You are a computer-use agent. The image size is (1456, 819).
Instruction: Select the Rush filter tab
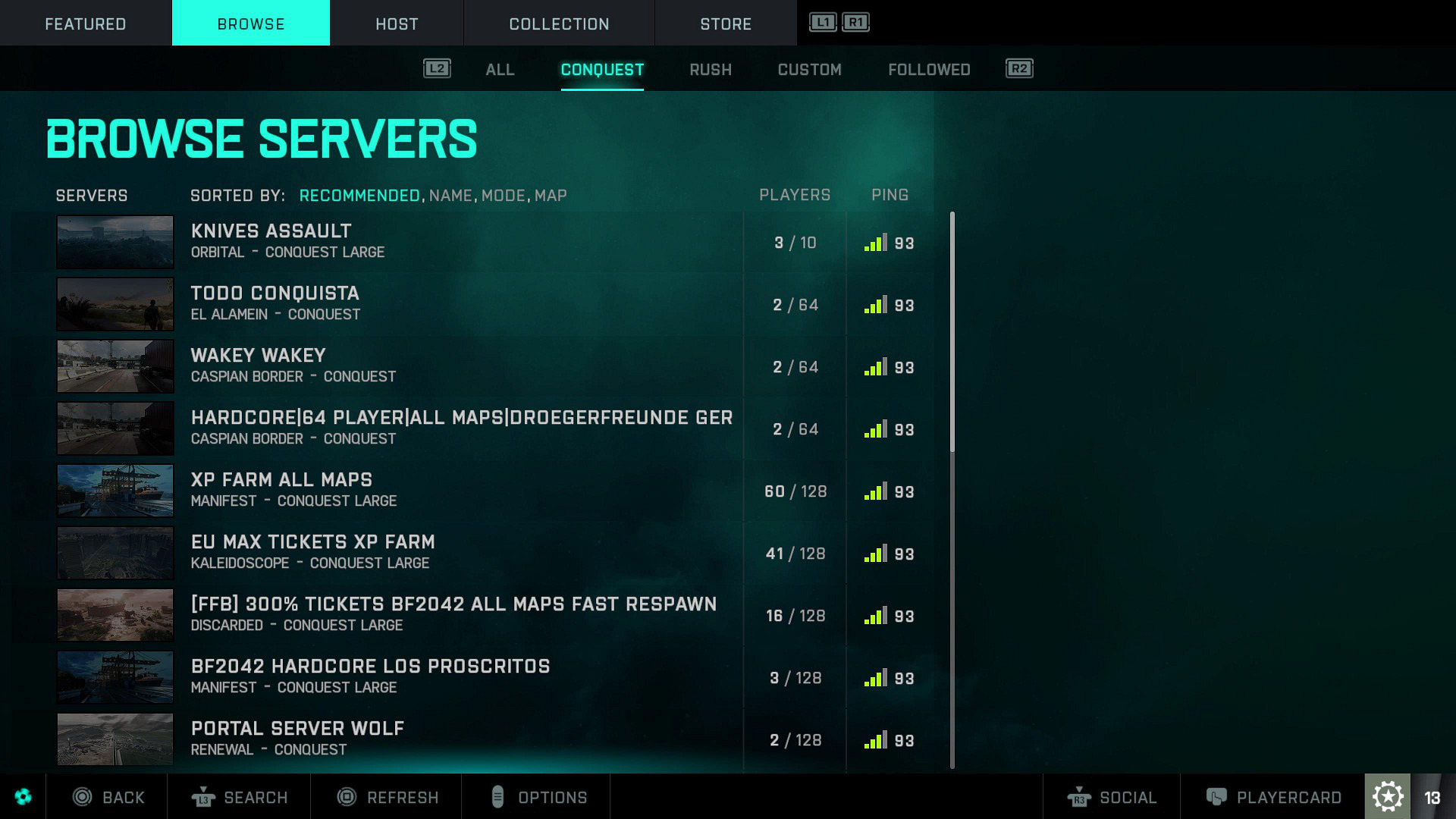pos(711,70)
